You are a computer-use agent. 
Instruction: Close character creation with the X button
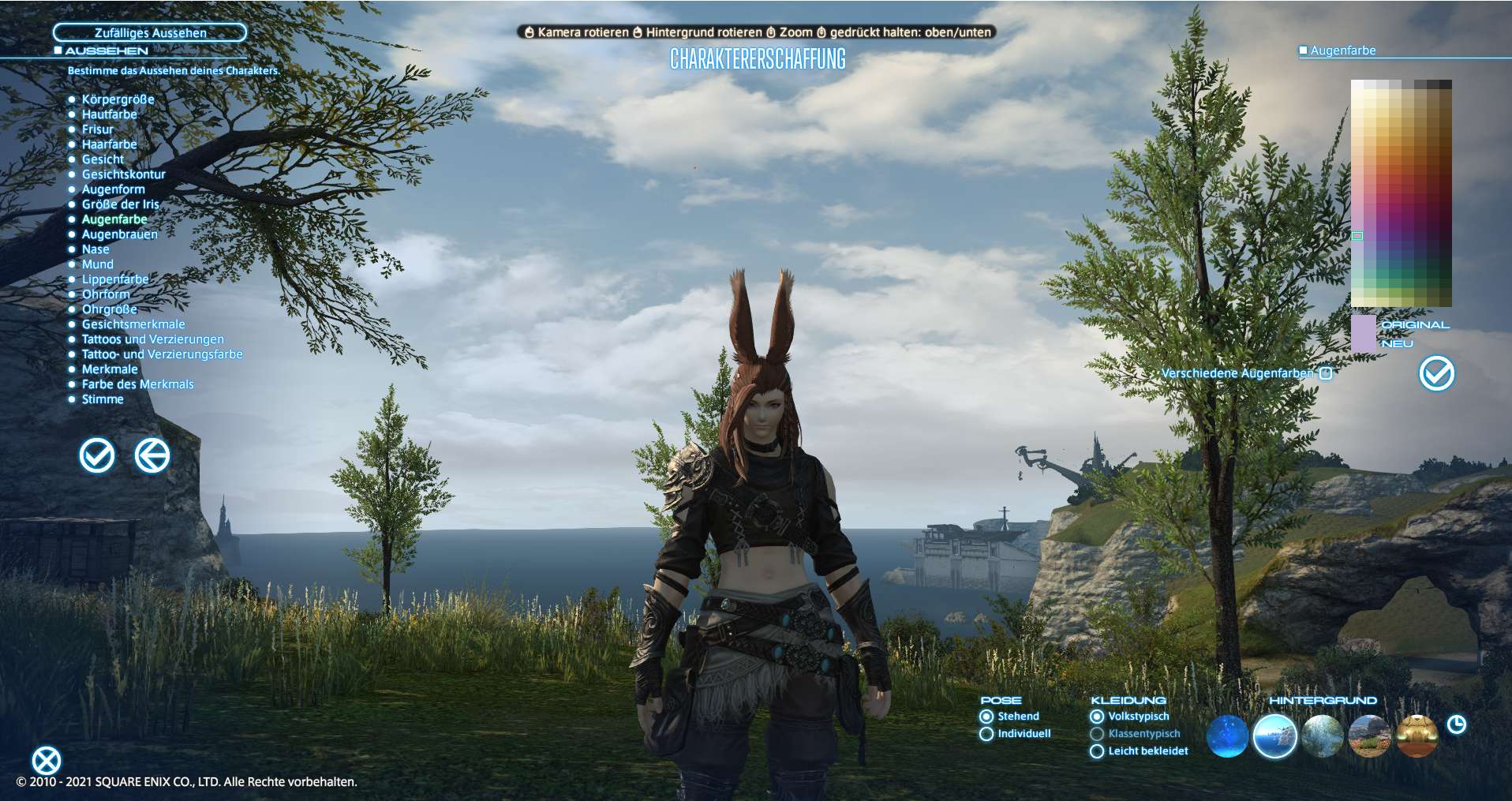click(x=46, y=761)
